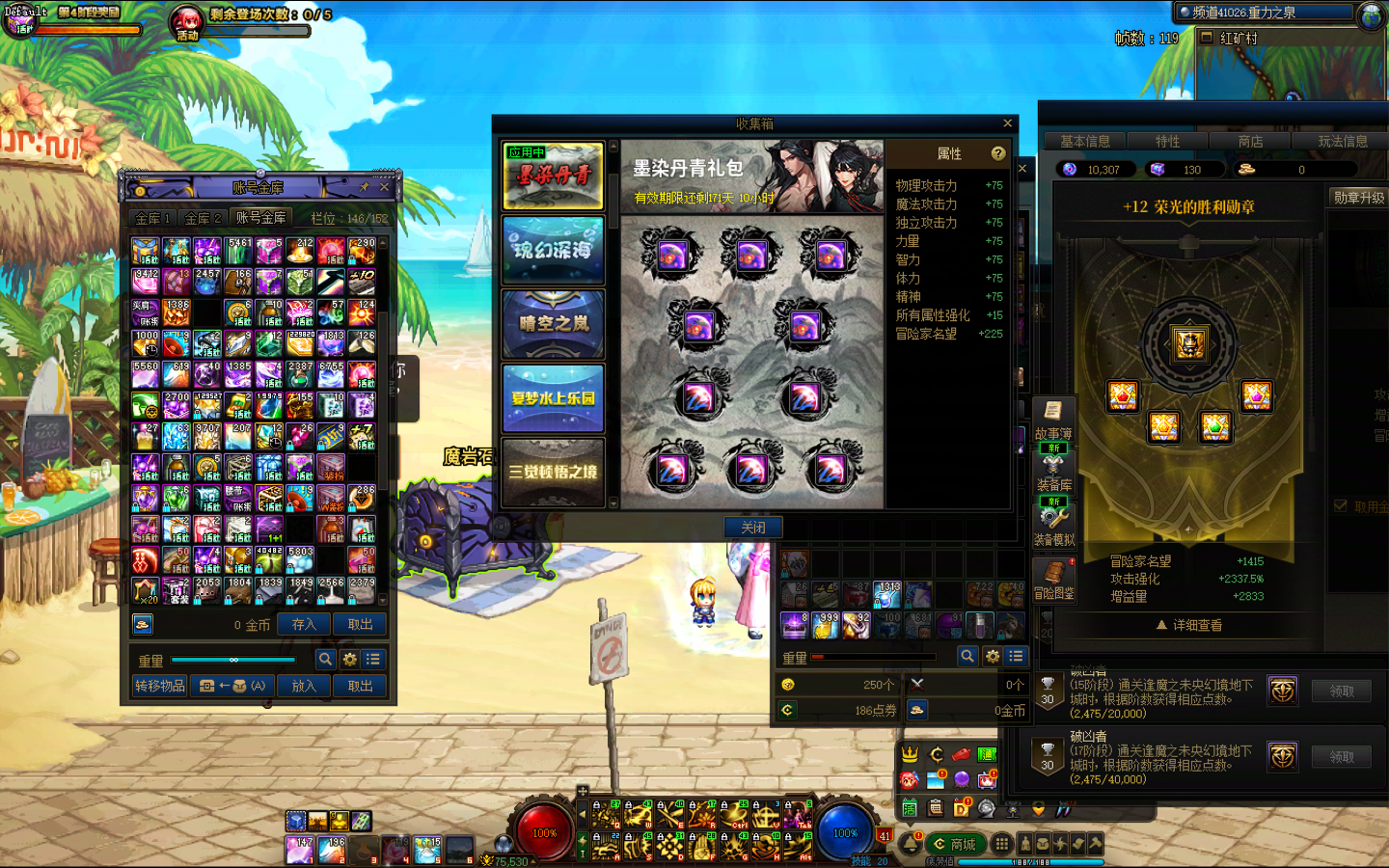This screenshot has width=1389, height=868.
Task: Expand 详细查看 detailed view
Action: pos(1189,625)
